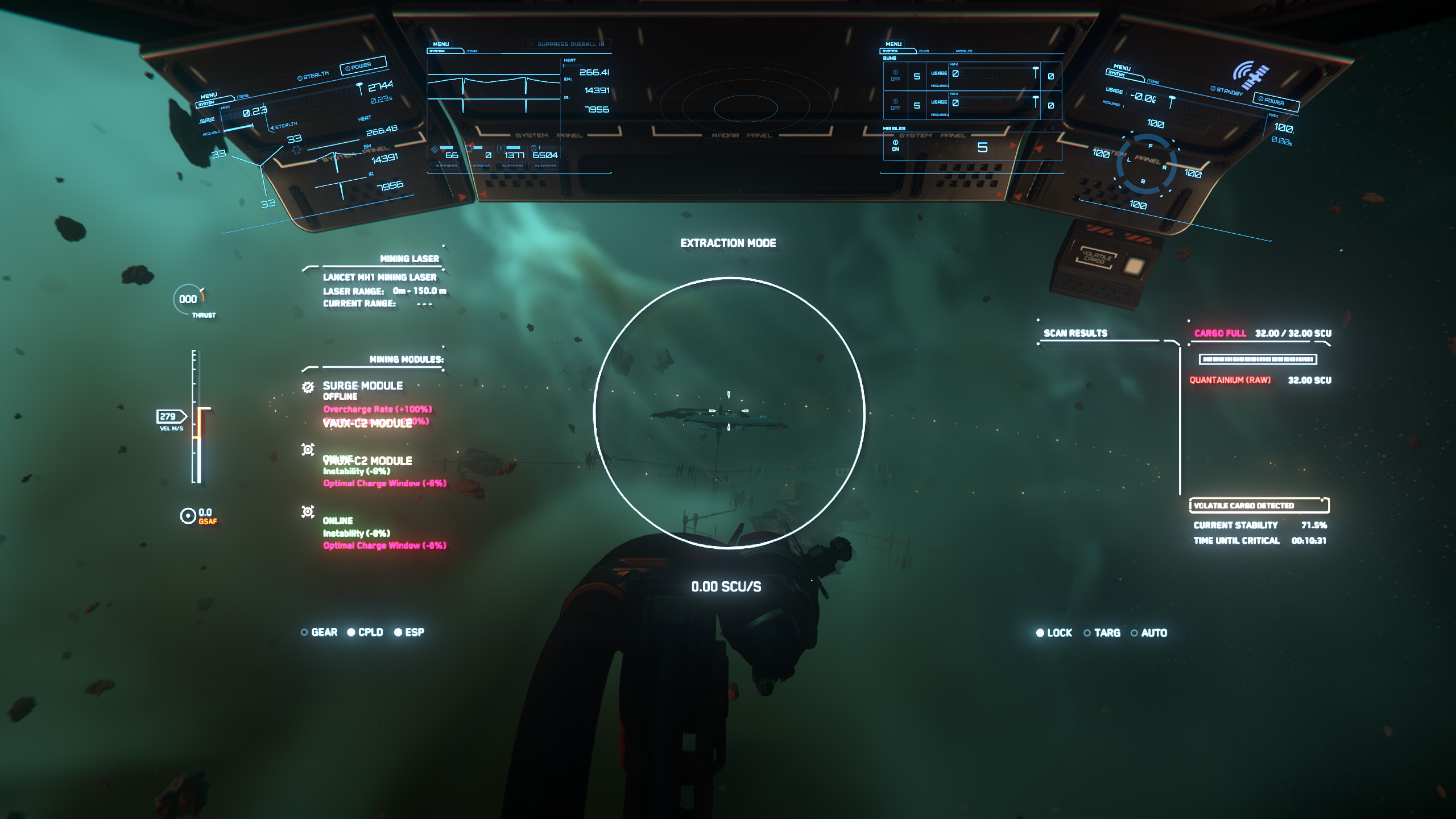Open Menu beside Suppress Overall IR
The height and width of the screenshot is (819, 1456).
click(x=441, y=44)
